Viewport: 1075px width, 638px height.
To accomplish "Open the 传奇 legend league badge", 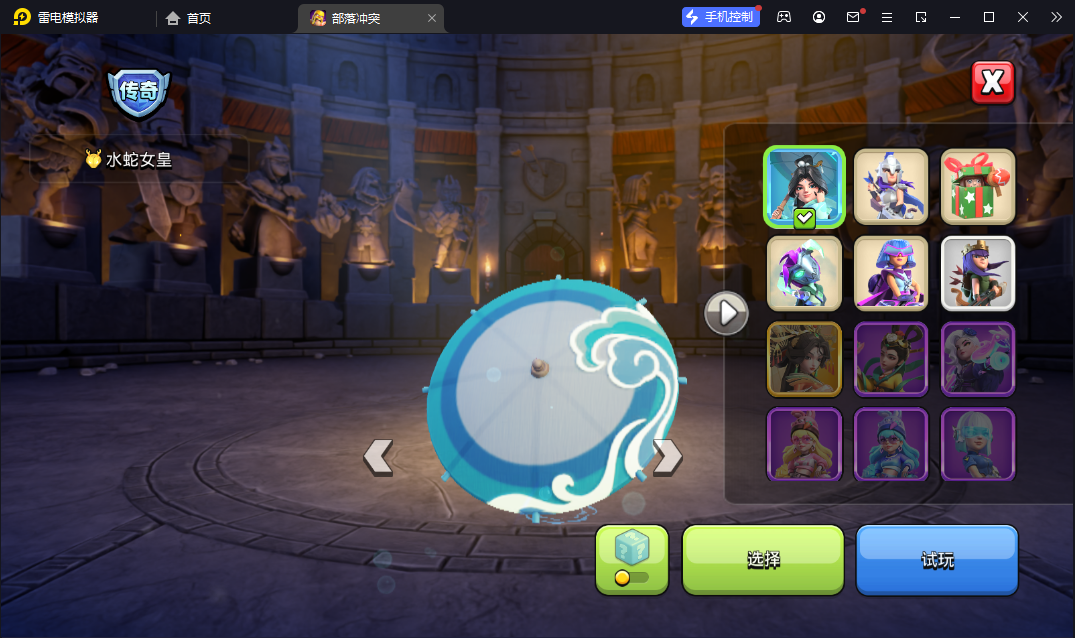I will pyautogui.click(x=138, y=92).
